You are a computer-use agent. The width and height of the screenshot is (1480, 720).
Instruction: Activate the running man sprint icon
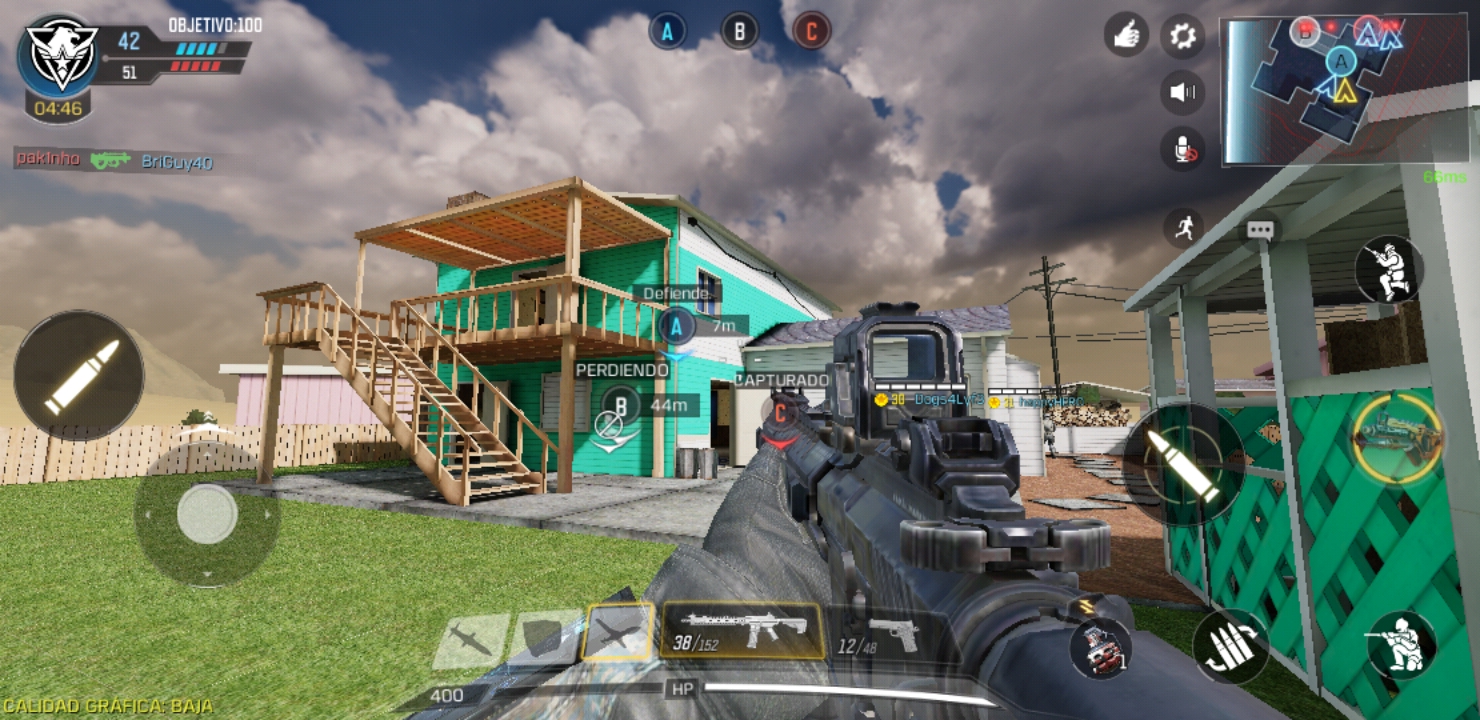(x=1182, y=228)
